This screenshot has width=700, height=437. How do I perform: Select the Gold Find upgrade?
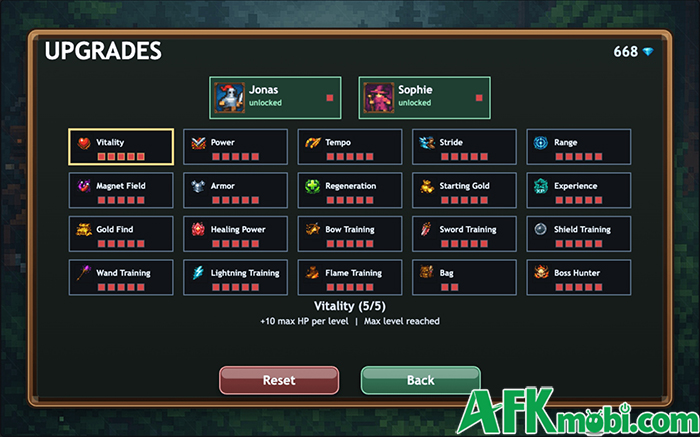tap(121, 234)
